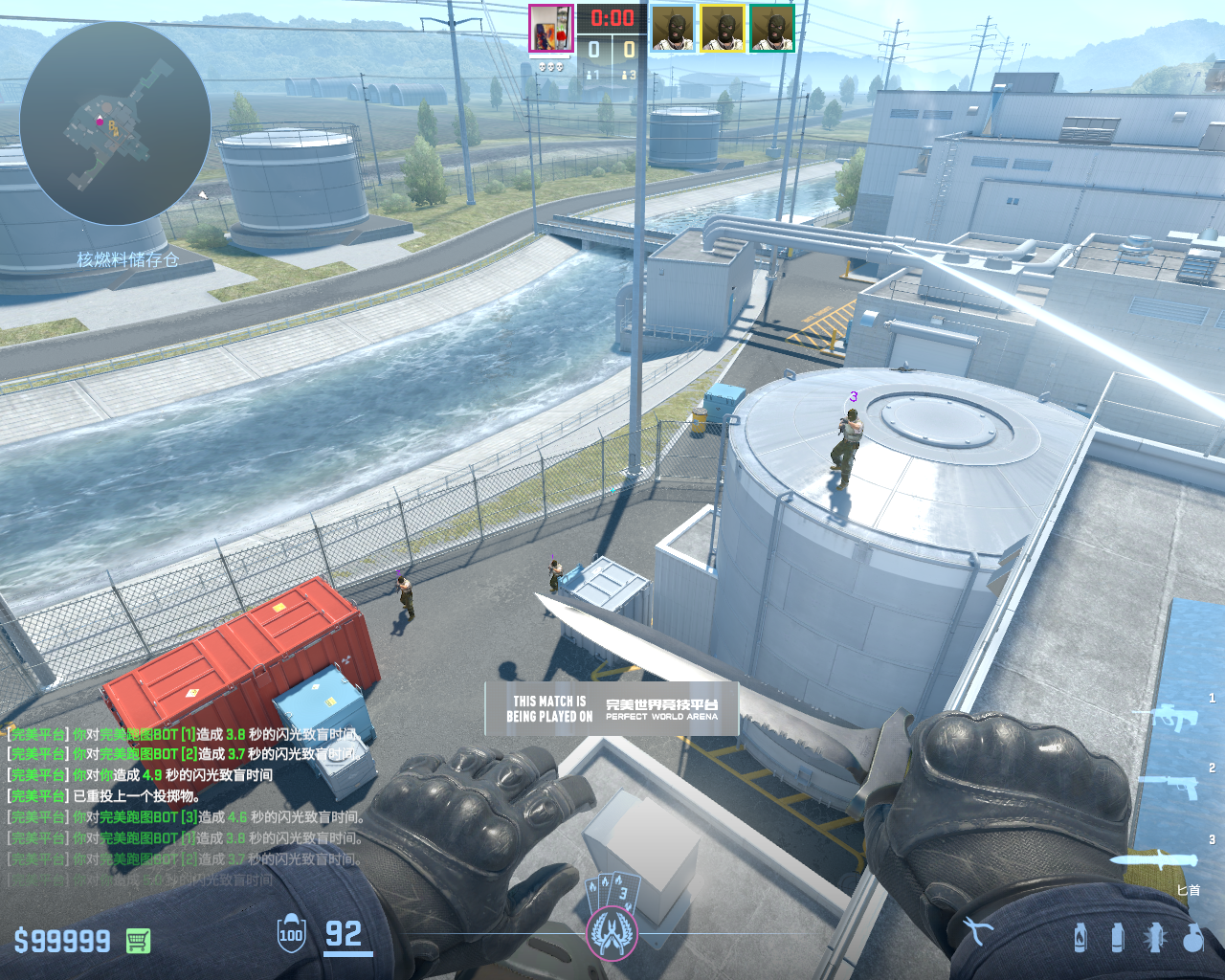Click the defuse kit pliers icon
The image size is (1225, 980).
(x=978, y=931)
